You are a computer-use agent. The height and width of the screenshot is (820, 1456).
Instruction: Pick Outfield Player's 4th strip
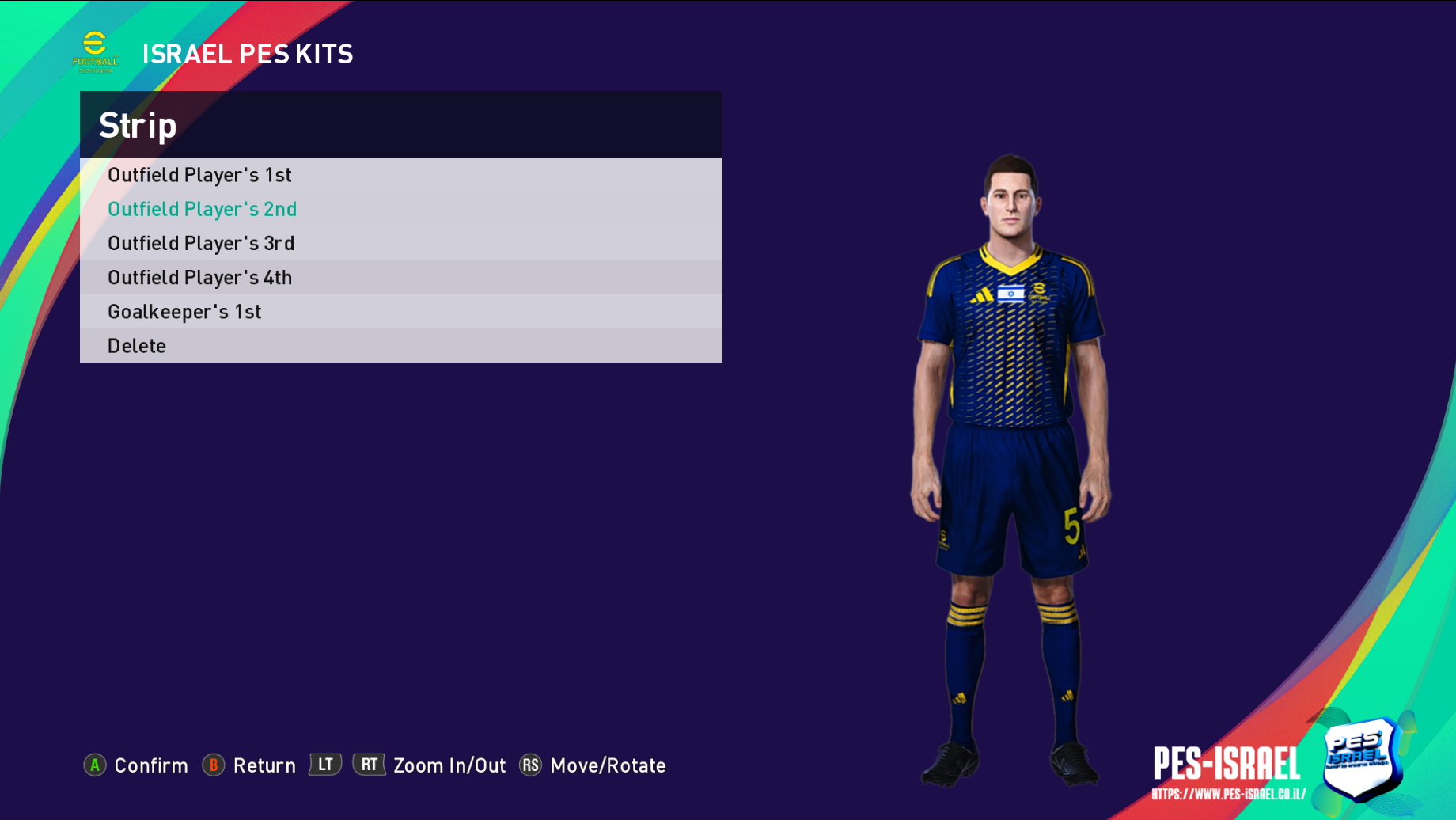click(x=200, y=278)
